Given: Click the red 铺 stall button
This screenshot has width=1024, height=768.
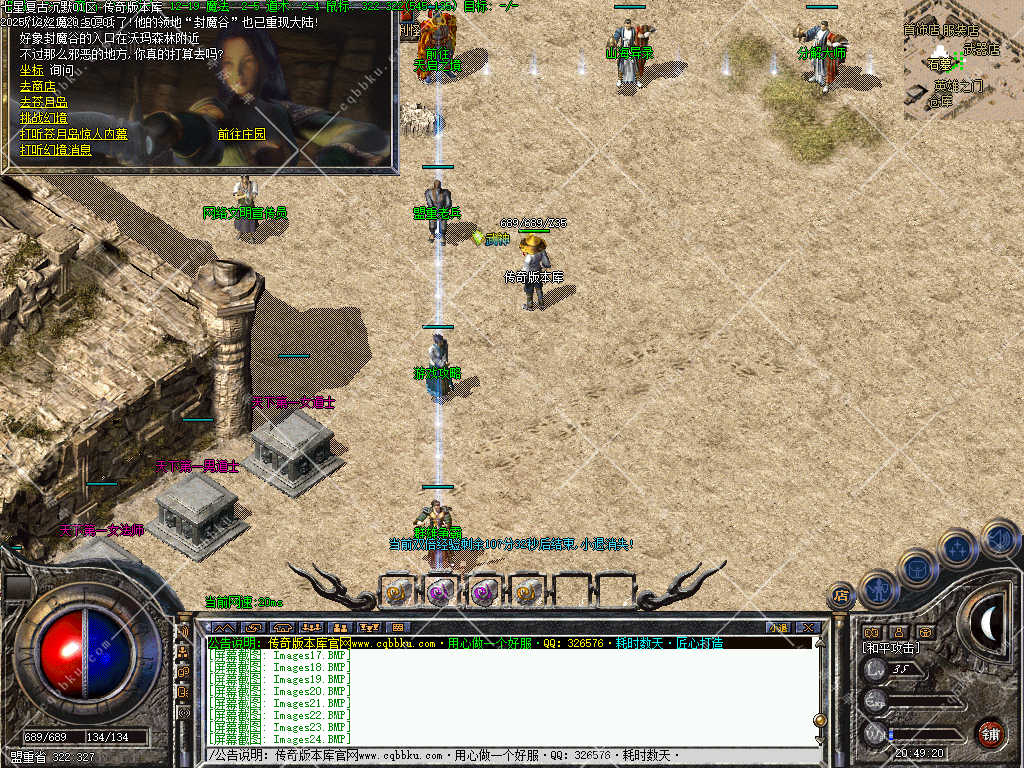Looking at the screenshot, I should [x=990, y=733].
